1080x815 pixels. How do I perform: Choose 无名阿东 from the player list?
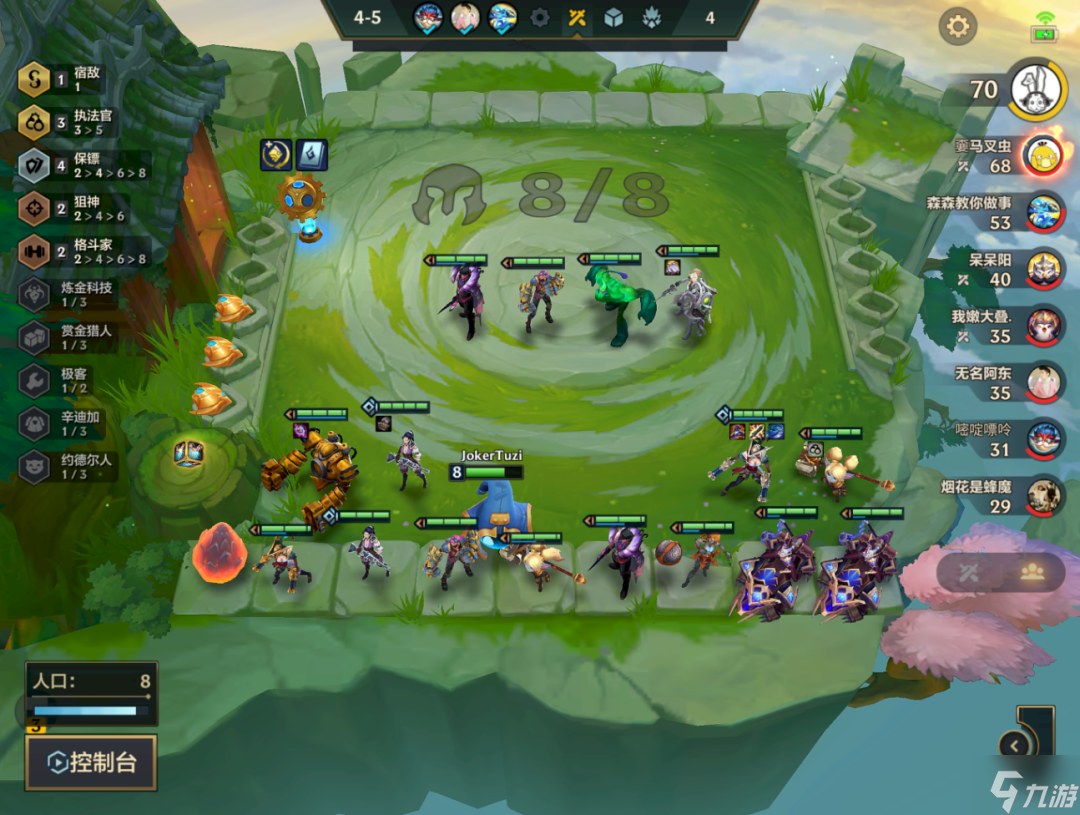click(1044, 382)
